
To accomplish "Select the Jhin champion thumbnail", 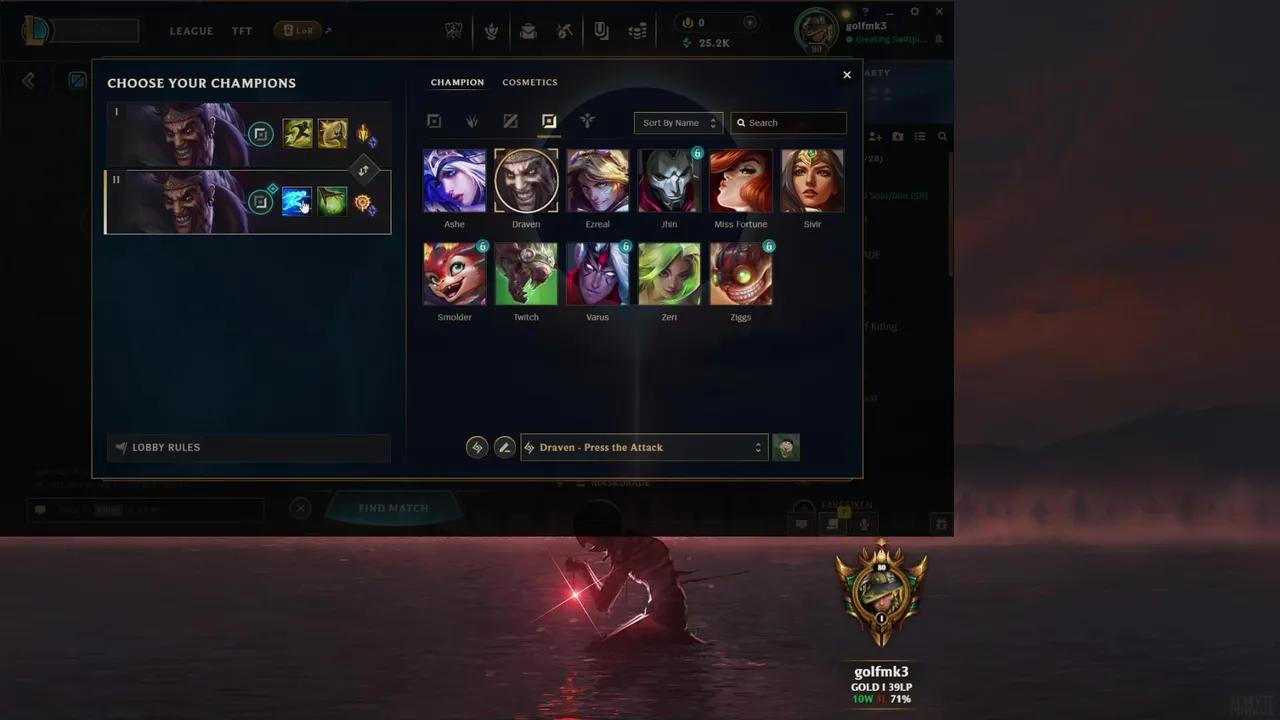I will click(x=669, y=180).
